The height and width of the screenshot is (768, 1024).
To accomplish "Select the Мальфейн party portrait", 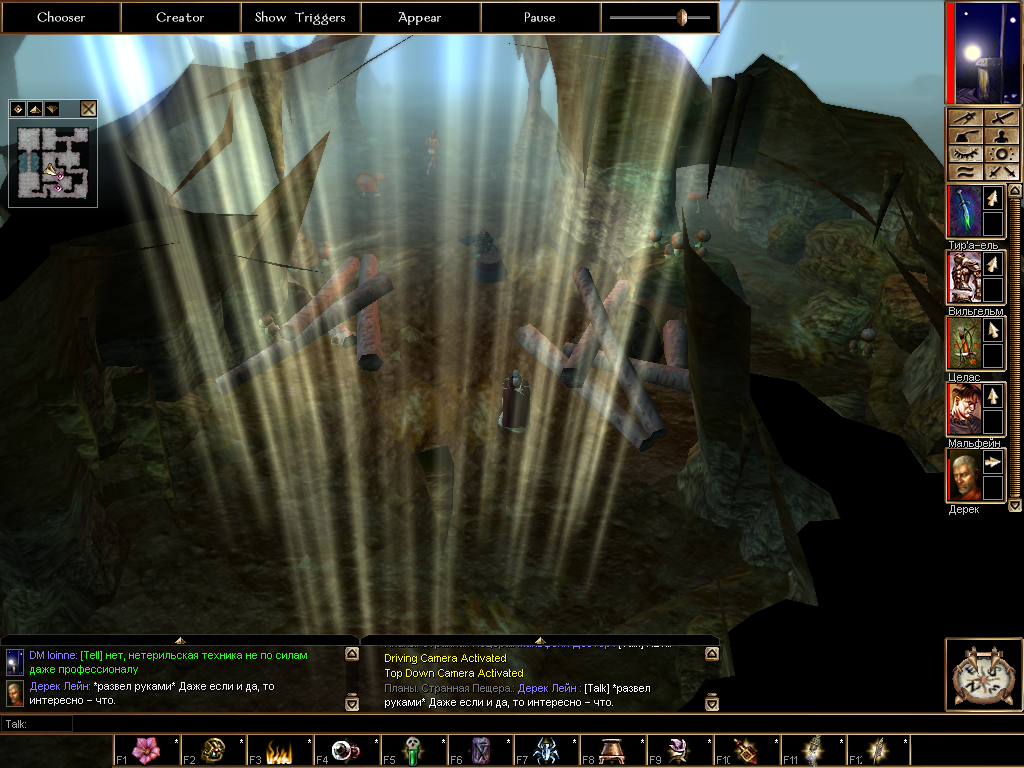I will (x=962, y=409).
